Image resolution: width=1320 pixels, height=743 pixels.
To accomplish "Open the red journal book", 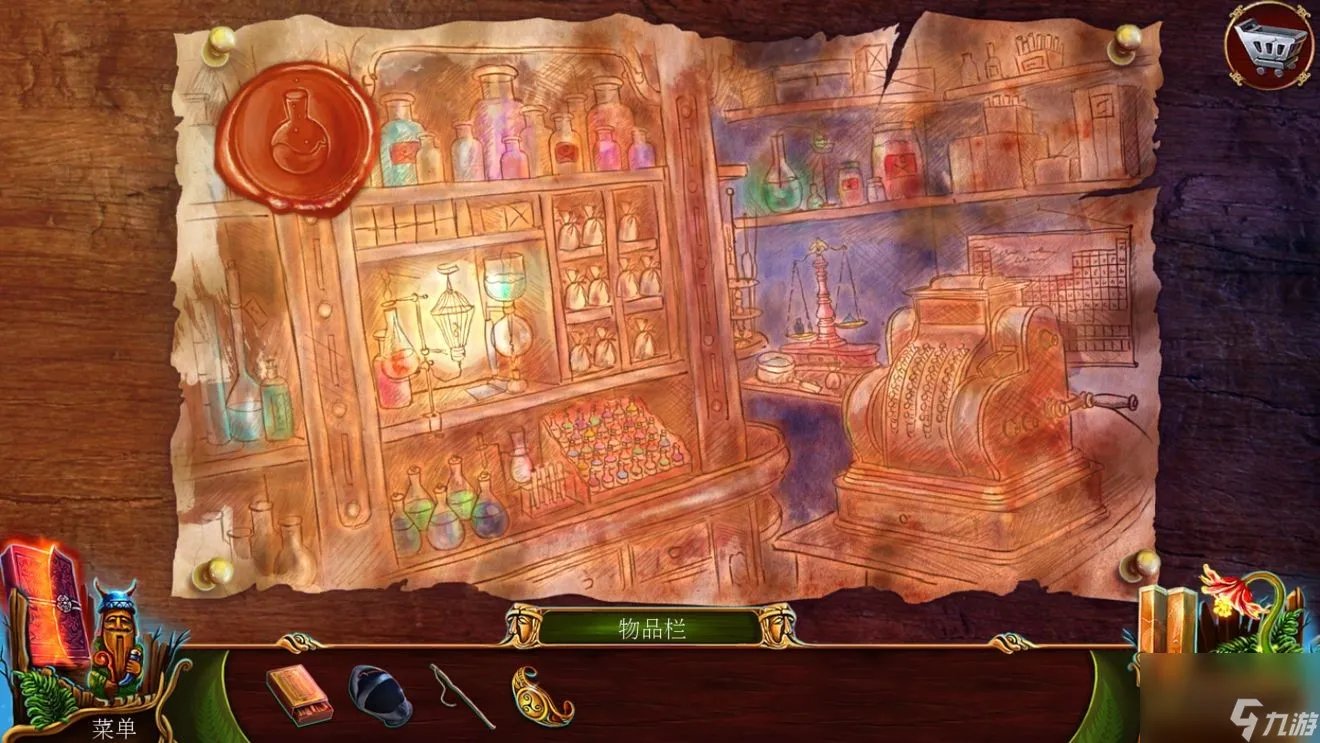I will pyautogui.click(x=47, y=603).
